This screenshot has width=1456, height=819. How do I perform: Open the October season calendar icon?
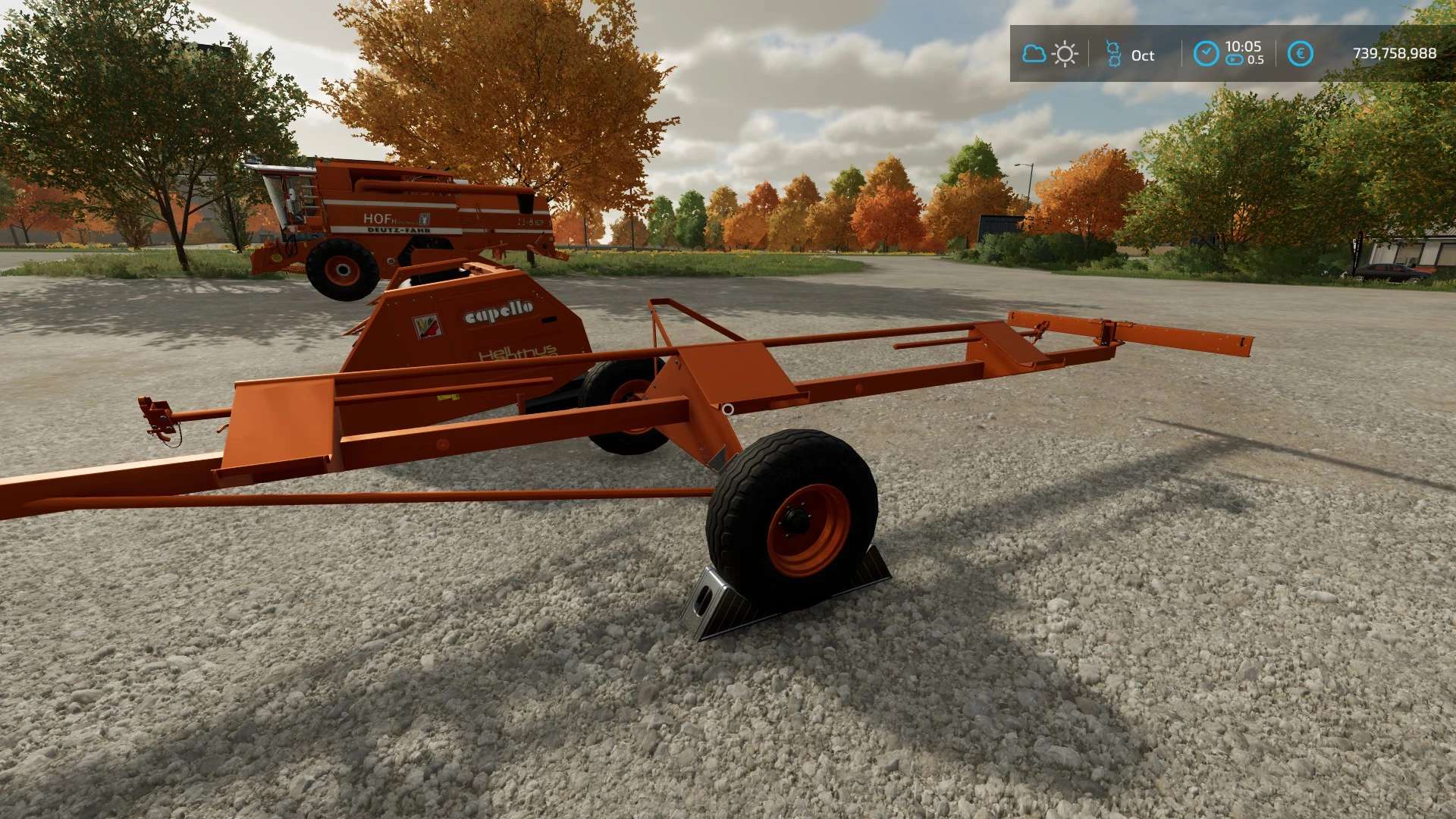[x=1113, y=54]
